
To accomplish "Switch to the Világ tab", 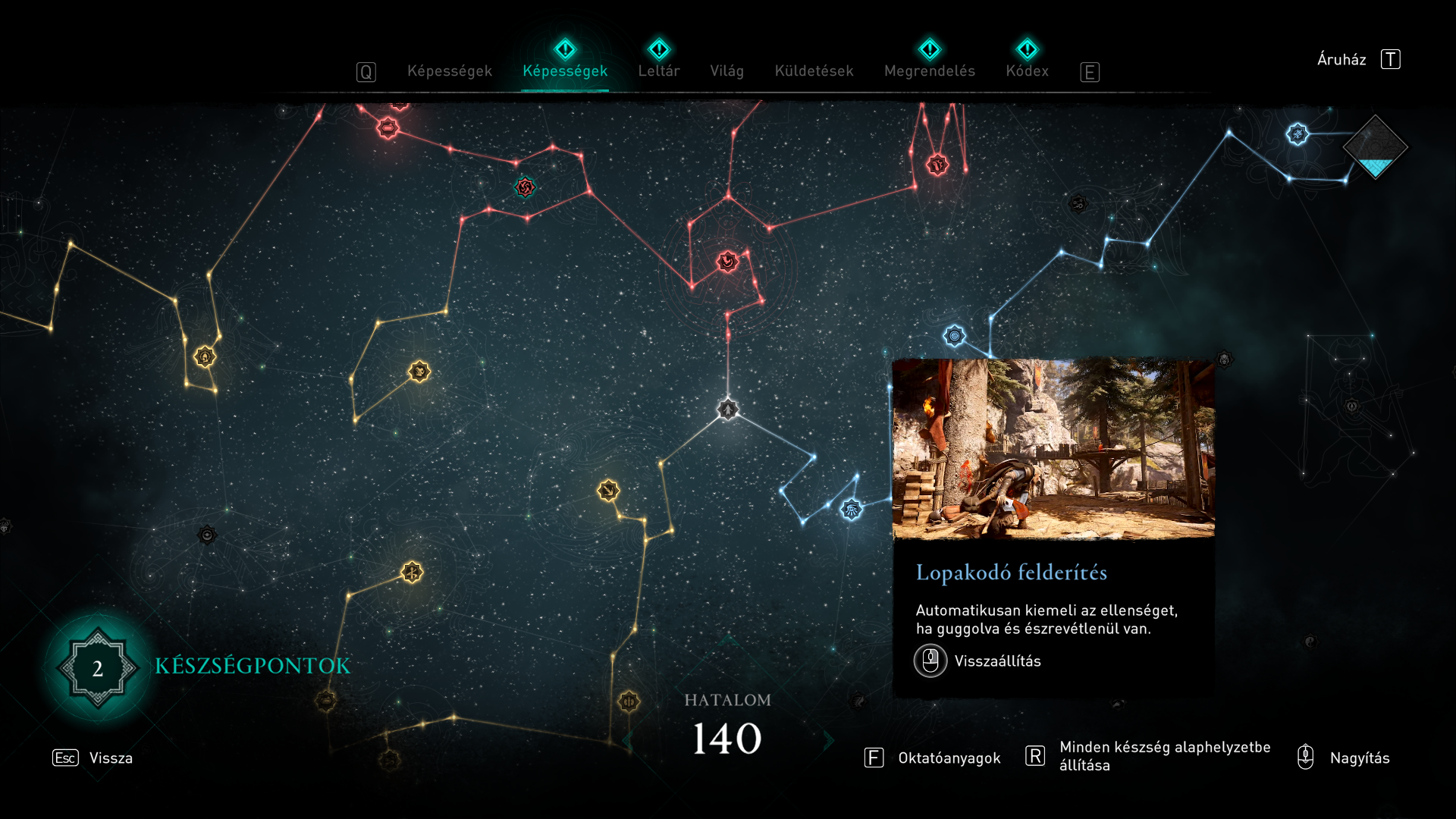I will coord(726,71).
